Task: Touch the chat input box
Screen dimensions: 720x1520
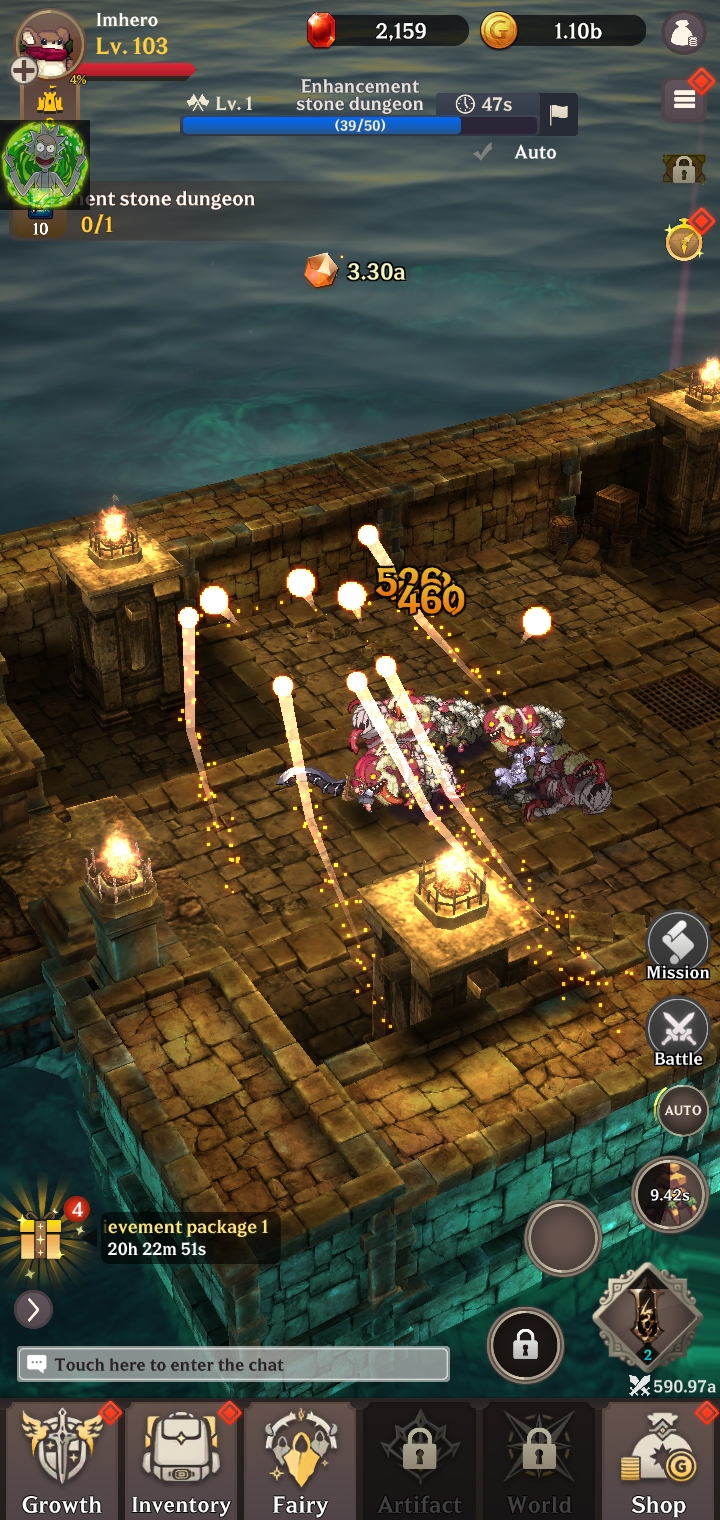Action: (233, 1364)
